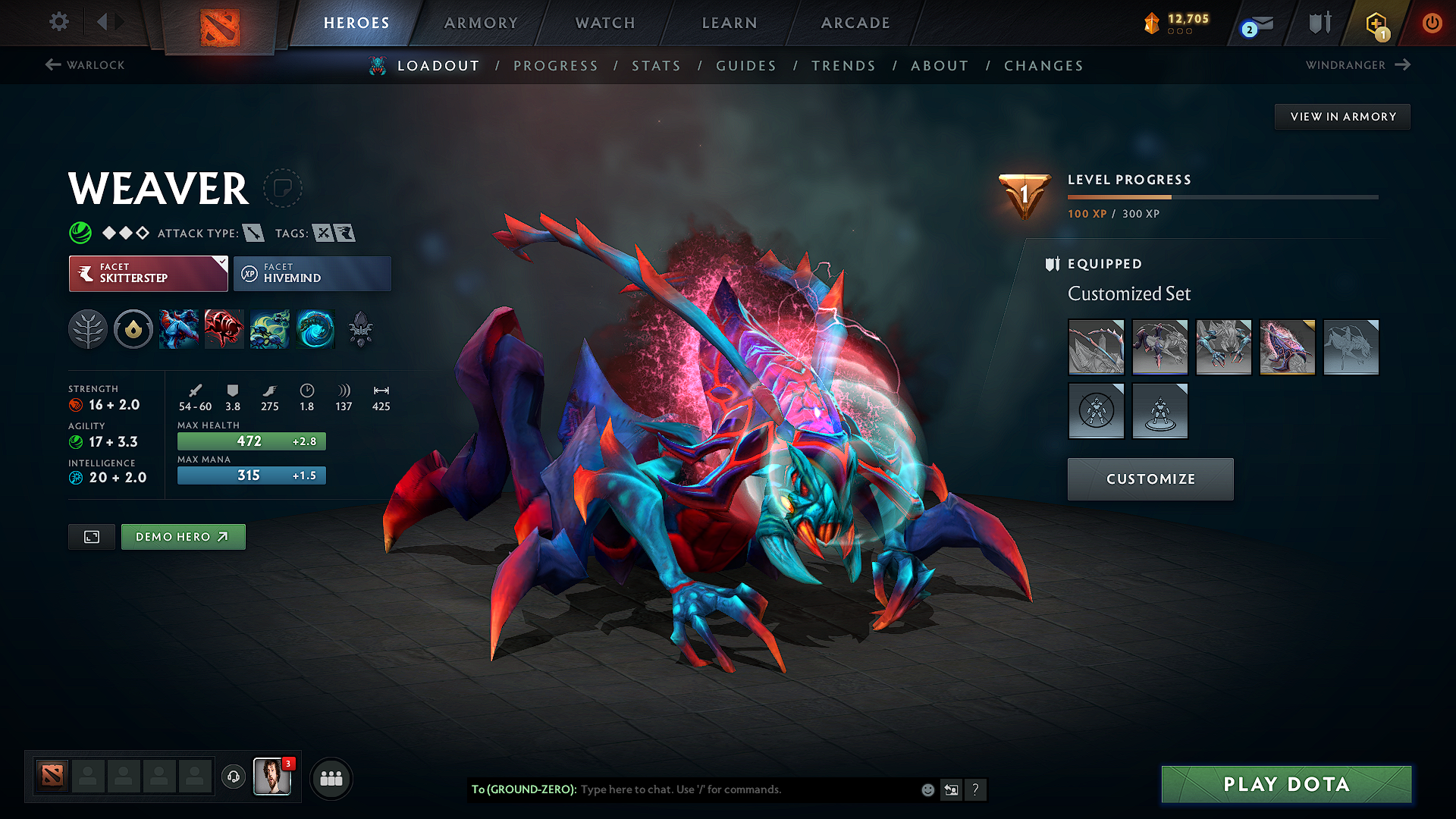The image size is (1456, 819).
Task: Open the ARMORY menu
Action: pos(481,23)
